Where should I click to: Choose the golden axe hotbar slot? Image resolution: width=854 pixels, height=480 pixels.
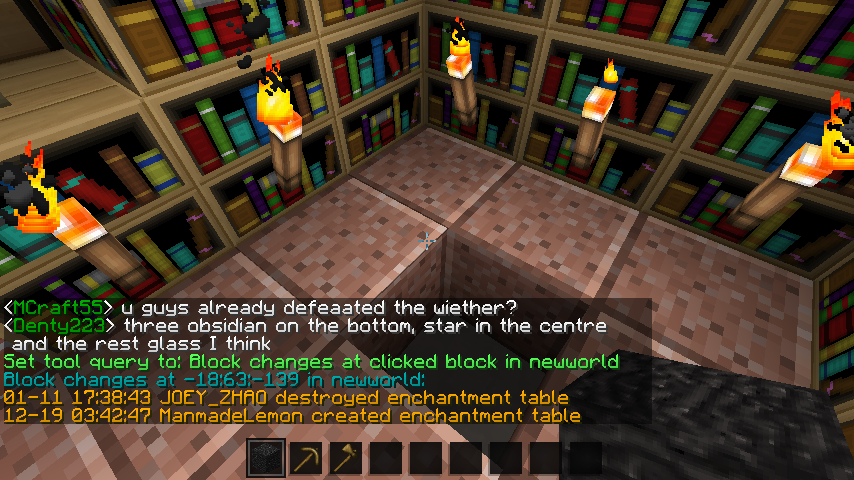(346, 459)
